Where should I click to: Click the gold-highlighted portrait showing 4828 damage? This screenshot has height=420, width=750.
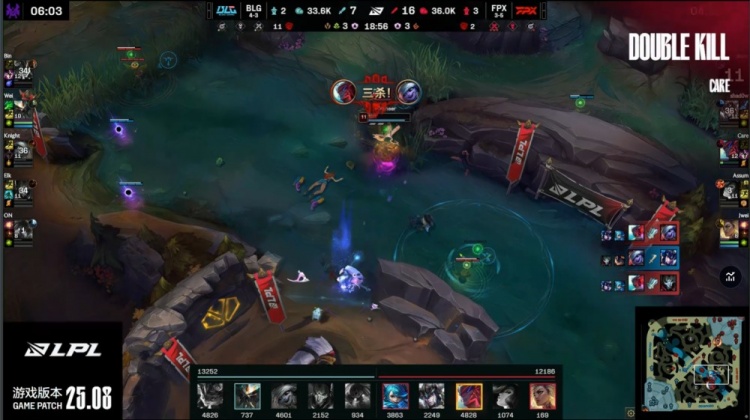pos(469,396)
